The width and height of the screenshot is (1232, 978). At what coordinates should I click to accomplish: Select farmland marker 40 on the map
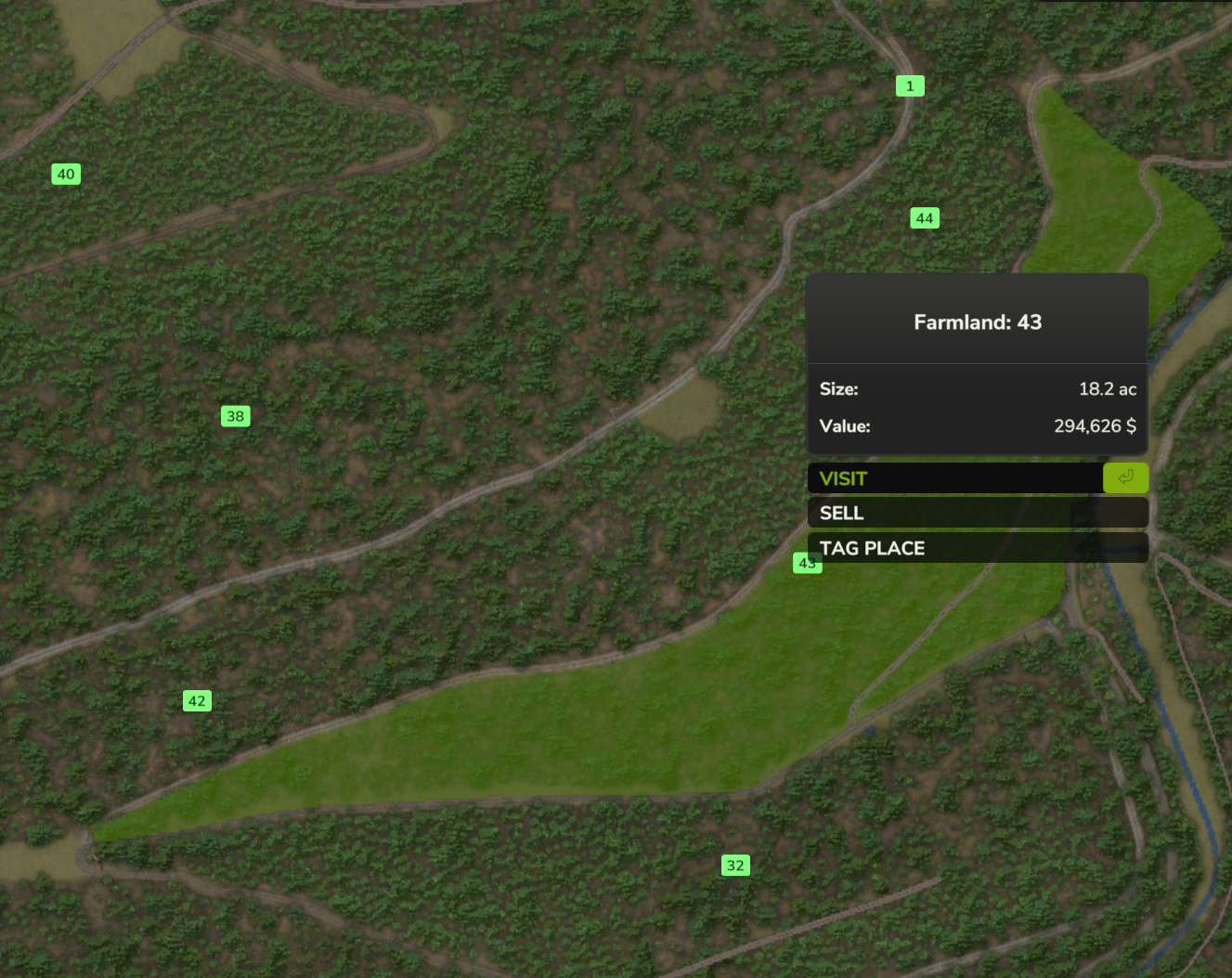[x=66, y=174]
